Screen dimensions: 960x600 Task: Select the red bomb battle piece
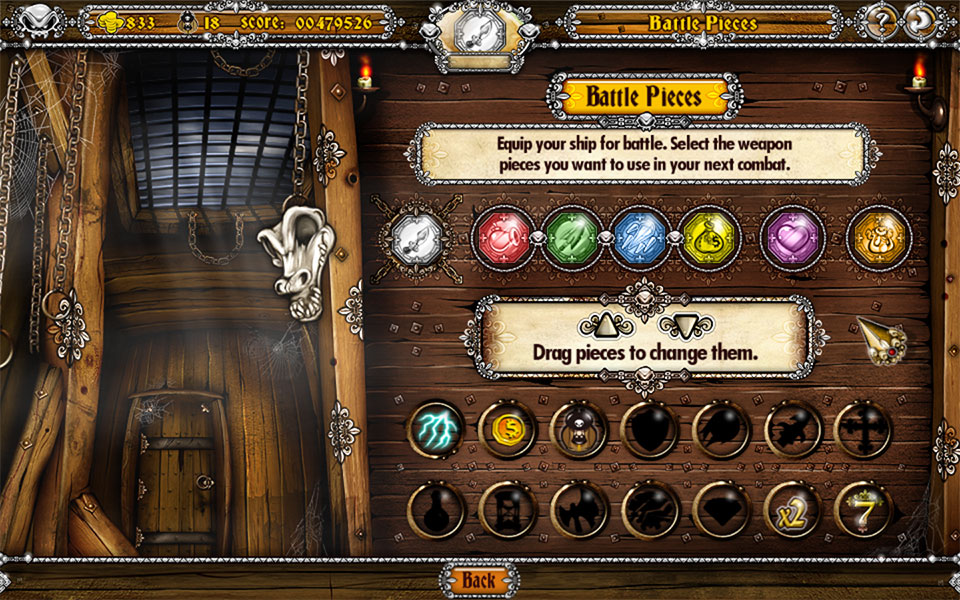click(504, 237)
